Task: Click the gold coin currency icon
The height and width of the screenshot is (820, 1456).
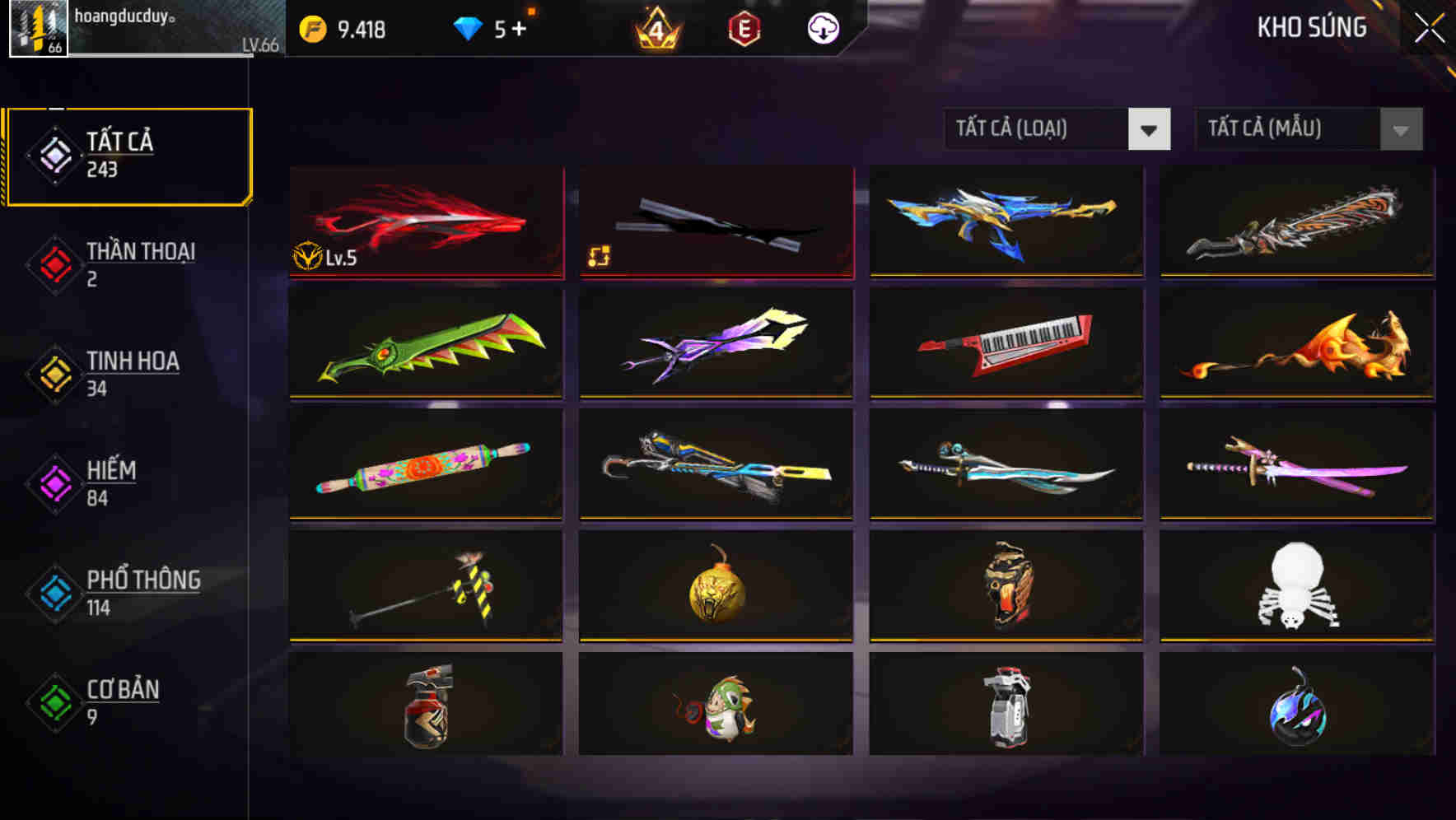Action: pos(311,27)
